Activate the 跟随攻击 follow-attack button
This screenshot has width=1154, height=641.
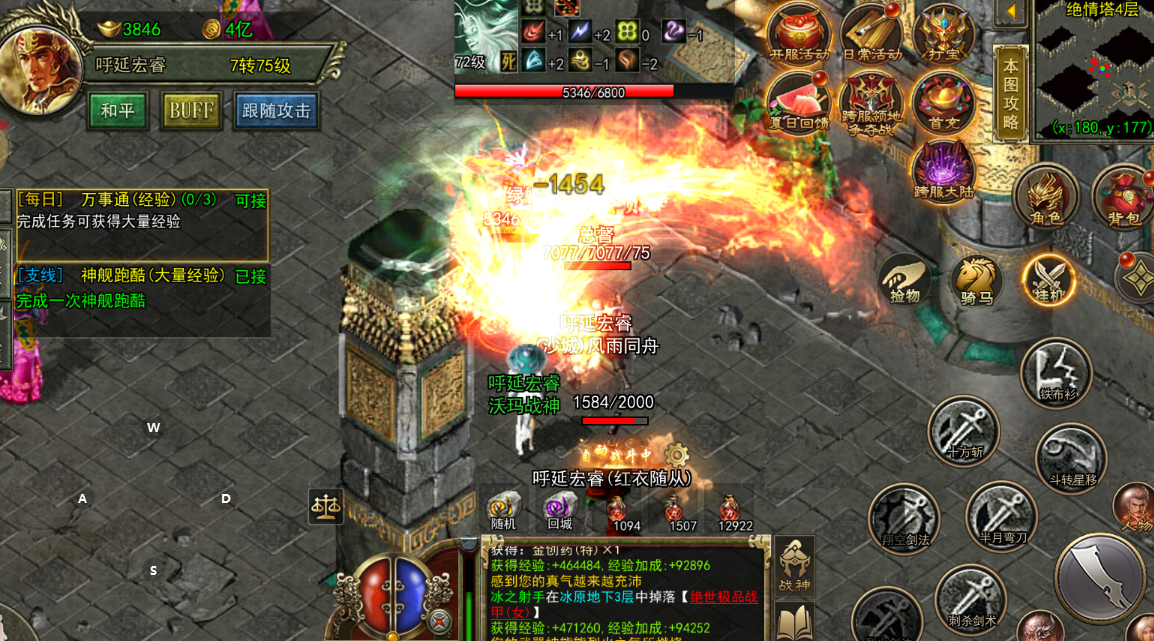(276, 111)
